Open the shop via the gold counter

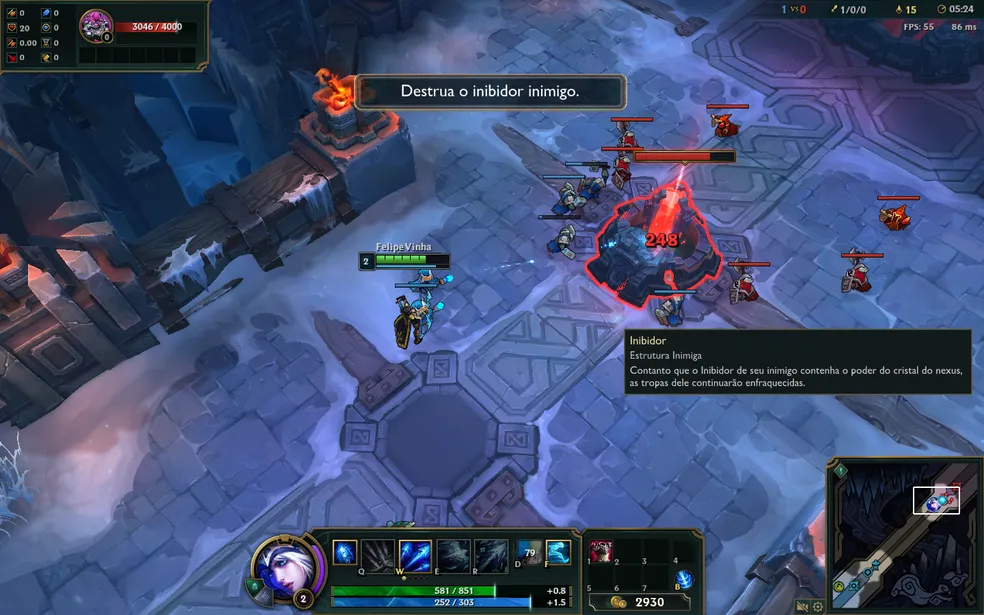click(640, 602)
